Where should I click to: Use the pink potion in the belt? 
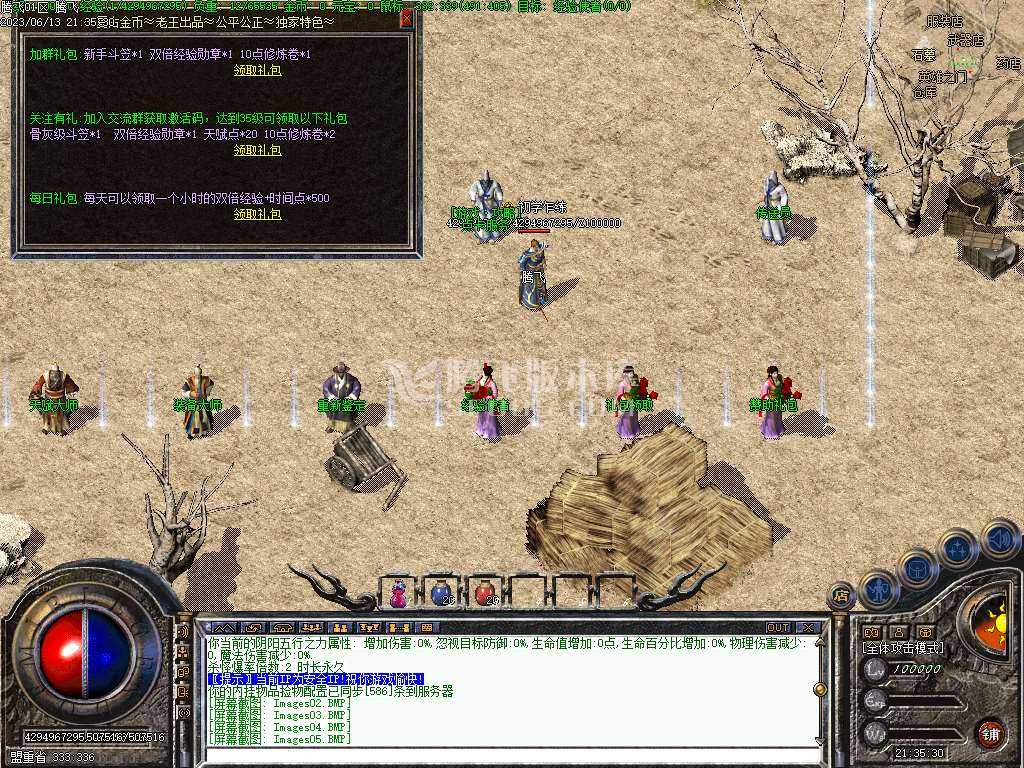398,593
